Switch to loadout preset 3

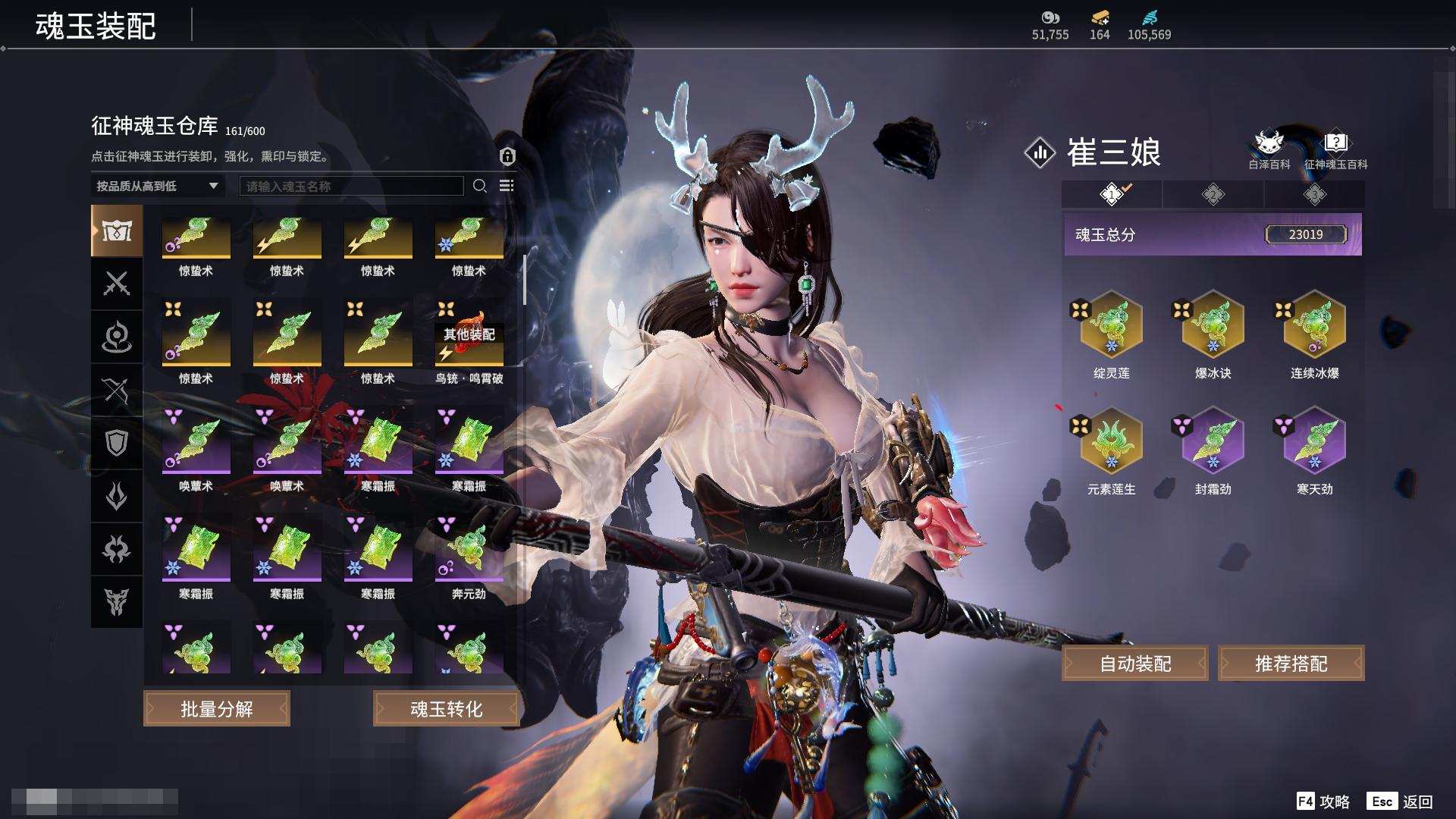coord(1314,195)
